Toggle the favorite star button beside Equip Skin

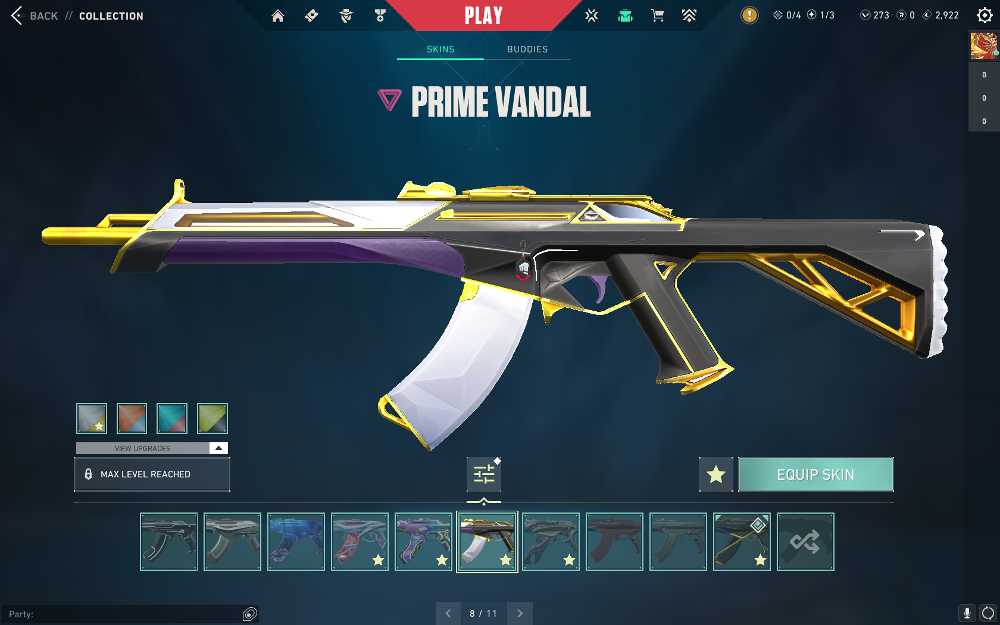pyautogui.click(x=716, y=475)
